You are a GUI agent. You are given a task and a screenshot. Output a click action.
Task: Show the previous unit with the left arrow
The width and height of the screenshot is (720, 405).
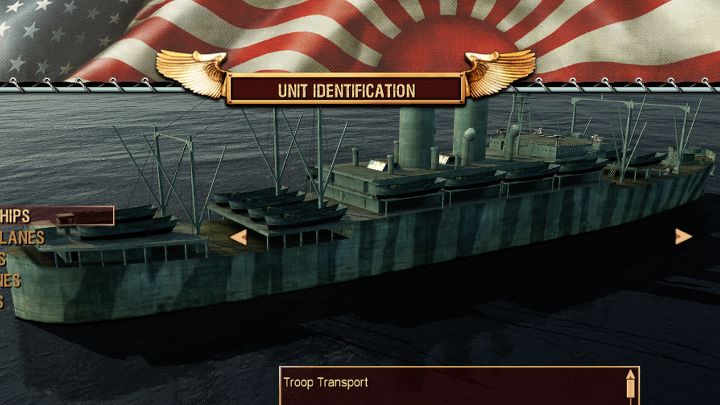pyautogui.click(x=239, y=237)
